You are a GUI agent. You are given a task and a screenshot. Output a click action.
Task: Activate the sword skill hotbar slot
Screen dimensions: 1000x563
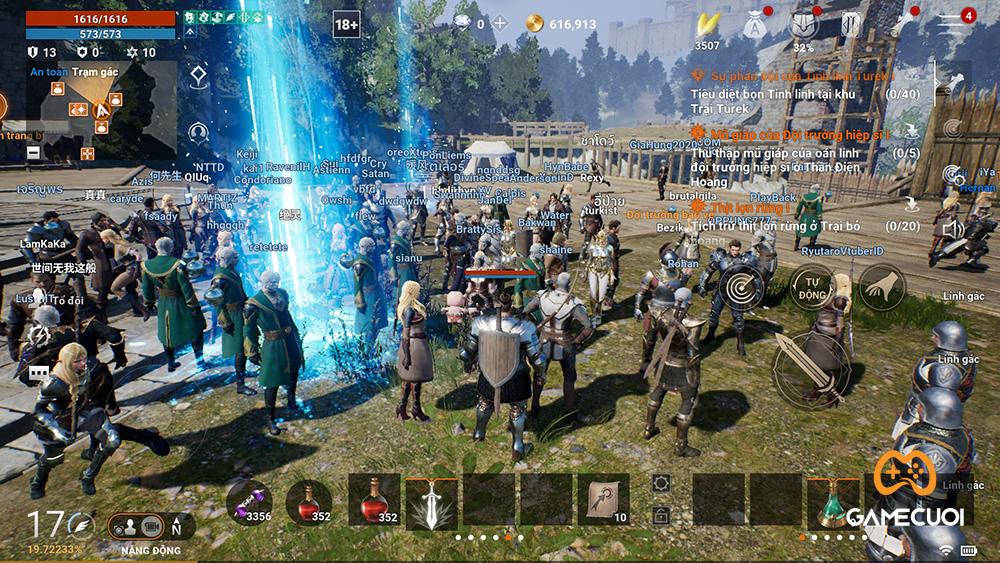coord(432,502)
